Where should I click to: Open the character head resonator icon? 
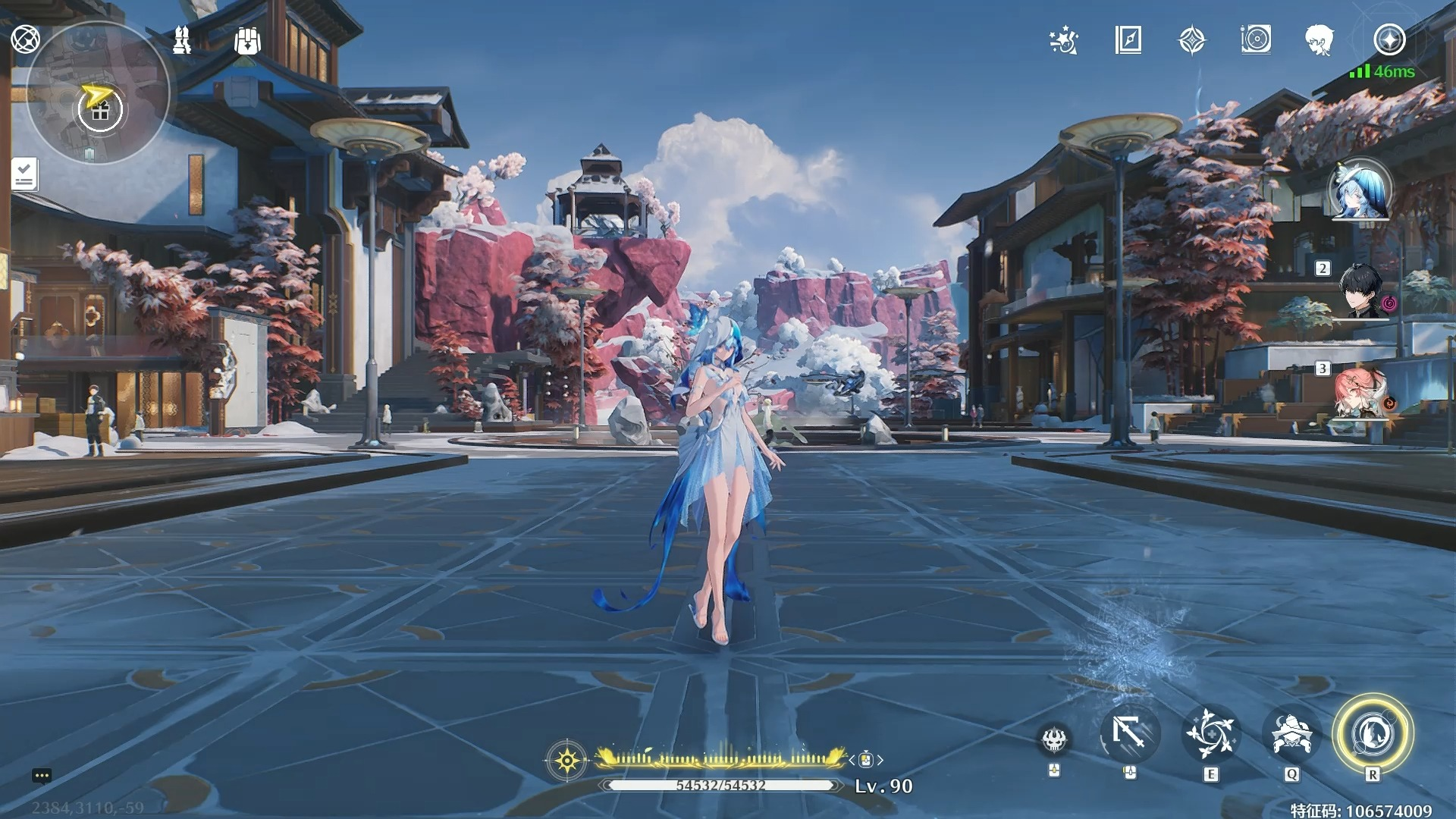click(x=1319, y=40)
